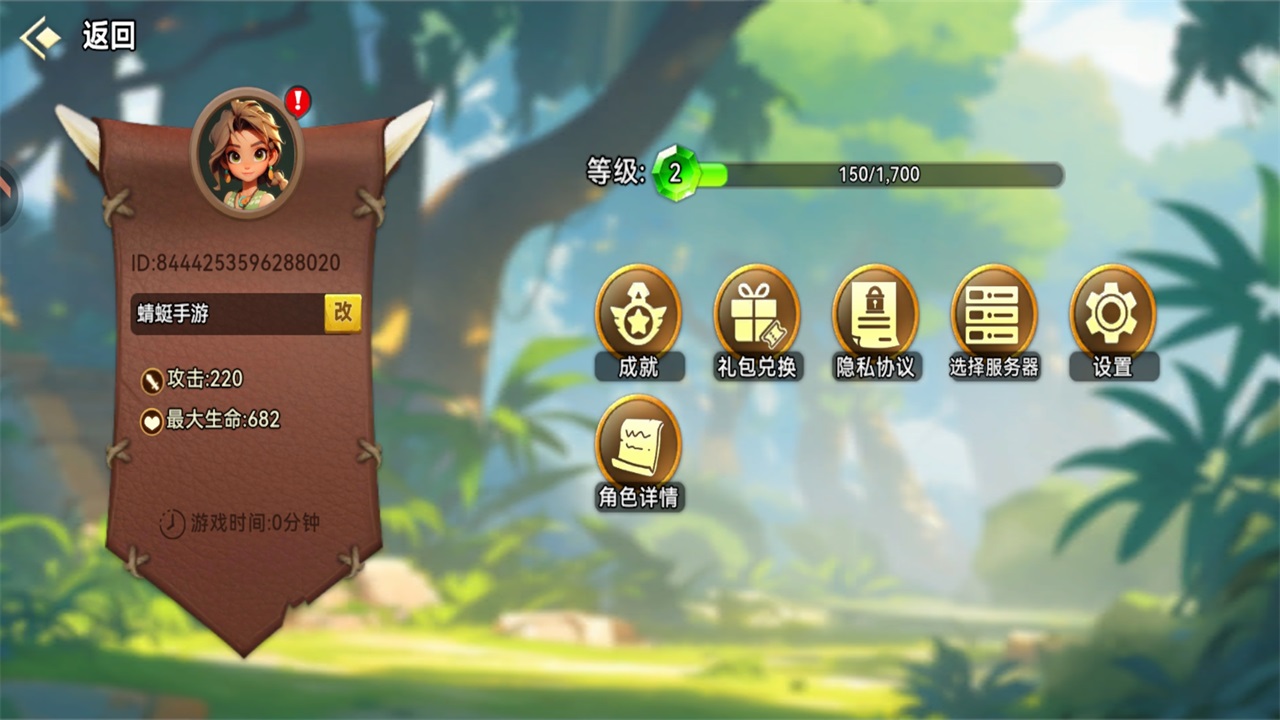Tap the yellow 改 rename button
Viewport: 1280px width, 720px height.
point(343,312)
